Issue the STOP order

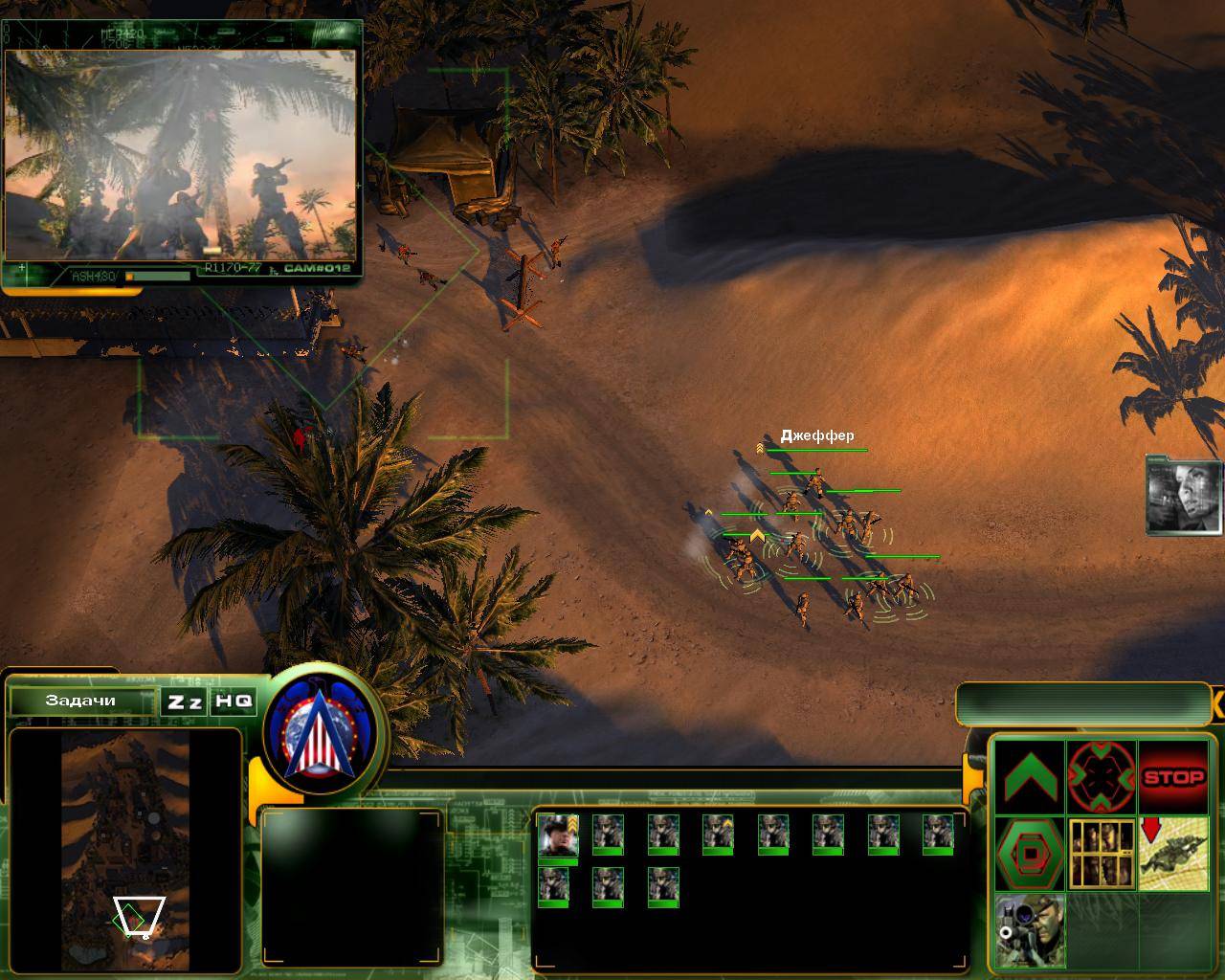click(x=1173, y=777)
